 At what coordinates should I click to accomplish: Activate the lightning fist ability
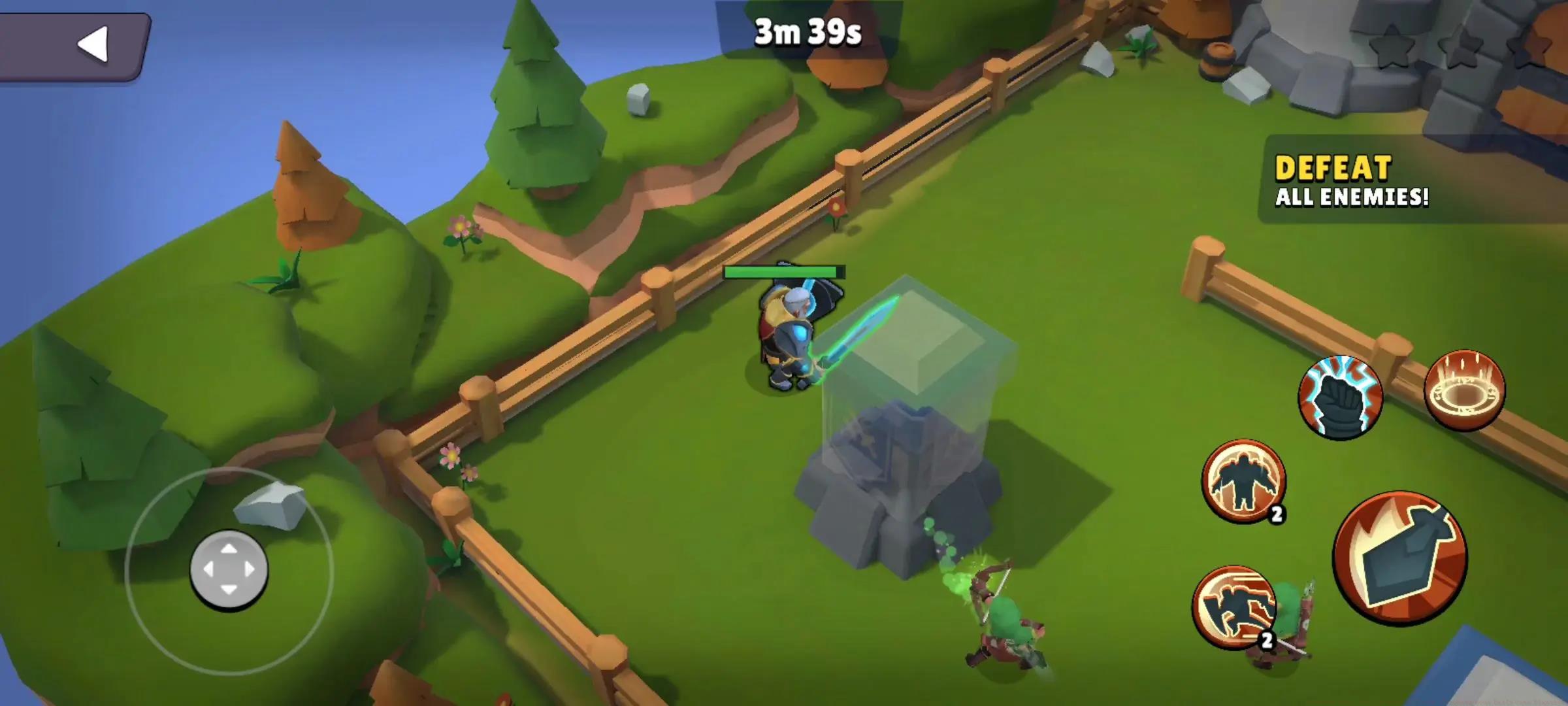1340,397
